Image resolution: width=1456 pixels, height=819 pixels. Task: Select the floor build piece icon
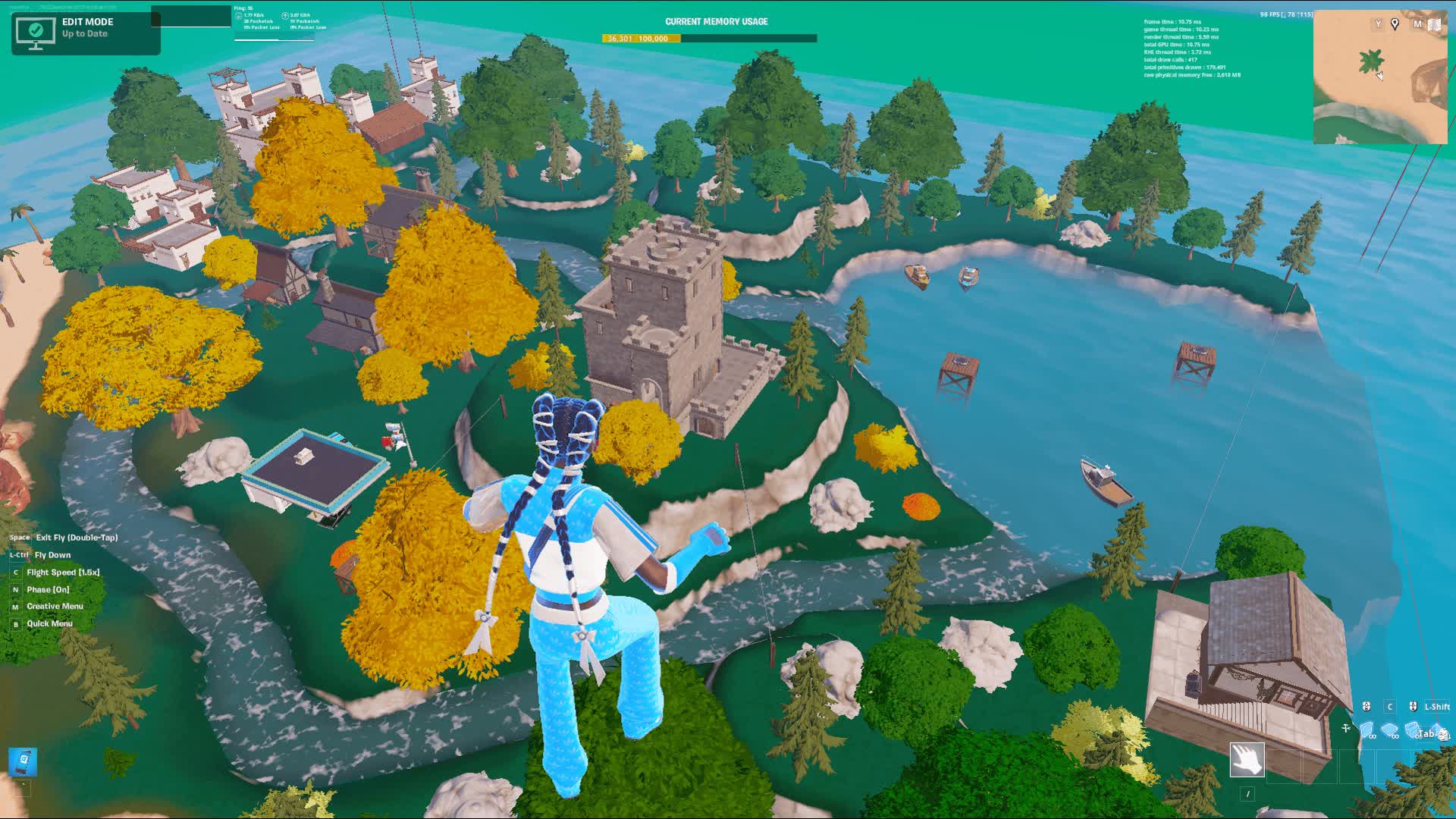click(x=1390, y=730)
